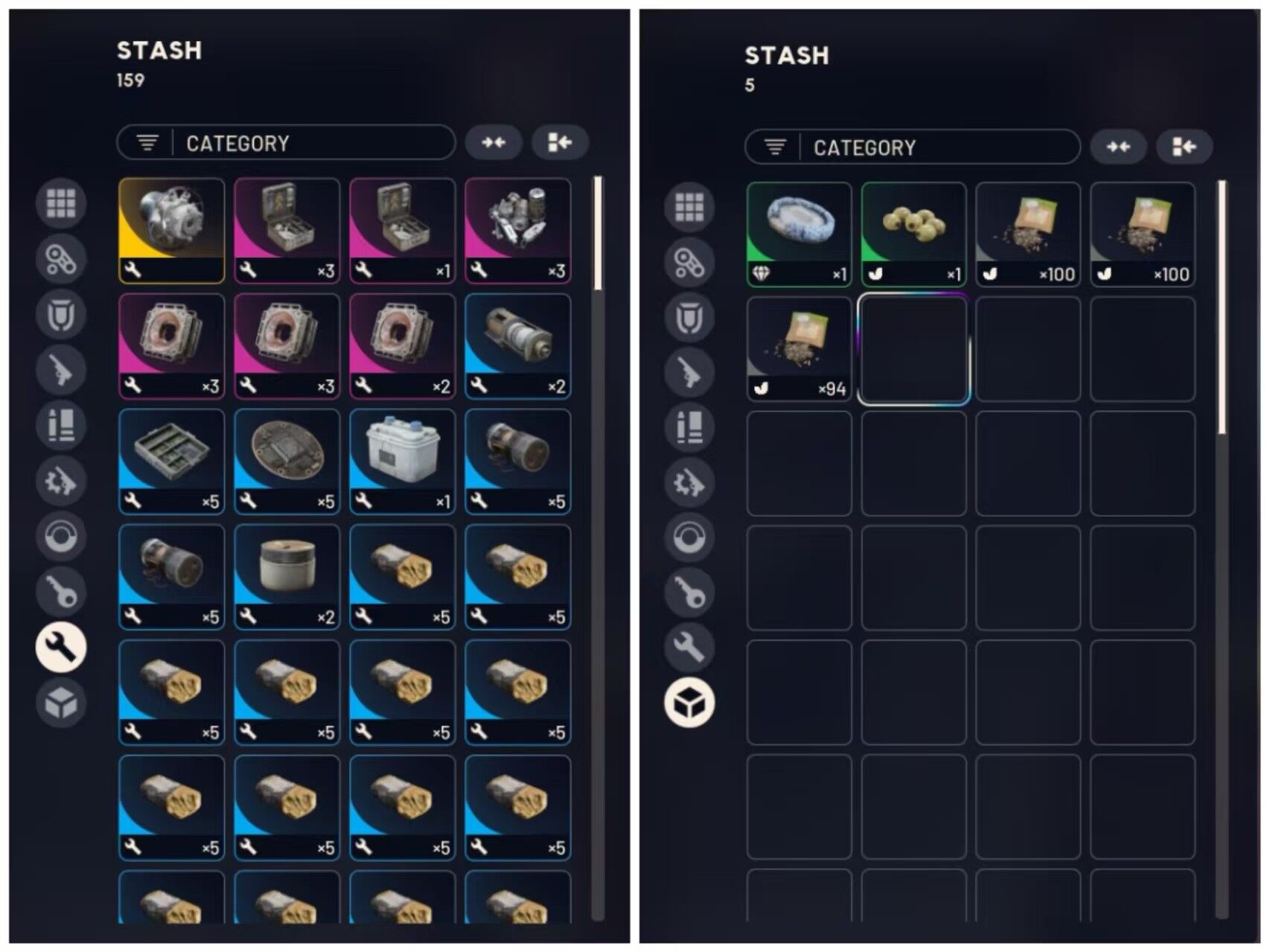
Task: Open Category dropdown in the 159-item stash
Action: point(286,143)
